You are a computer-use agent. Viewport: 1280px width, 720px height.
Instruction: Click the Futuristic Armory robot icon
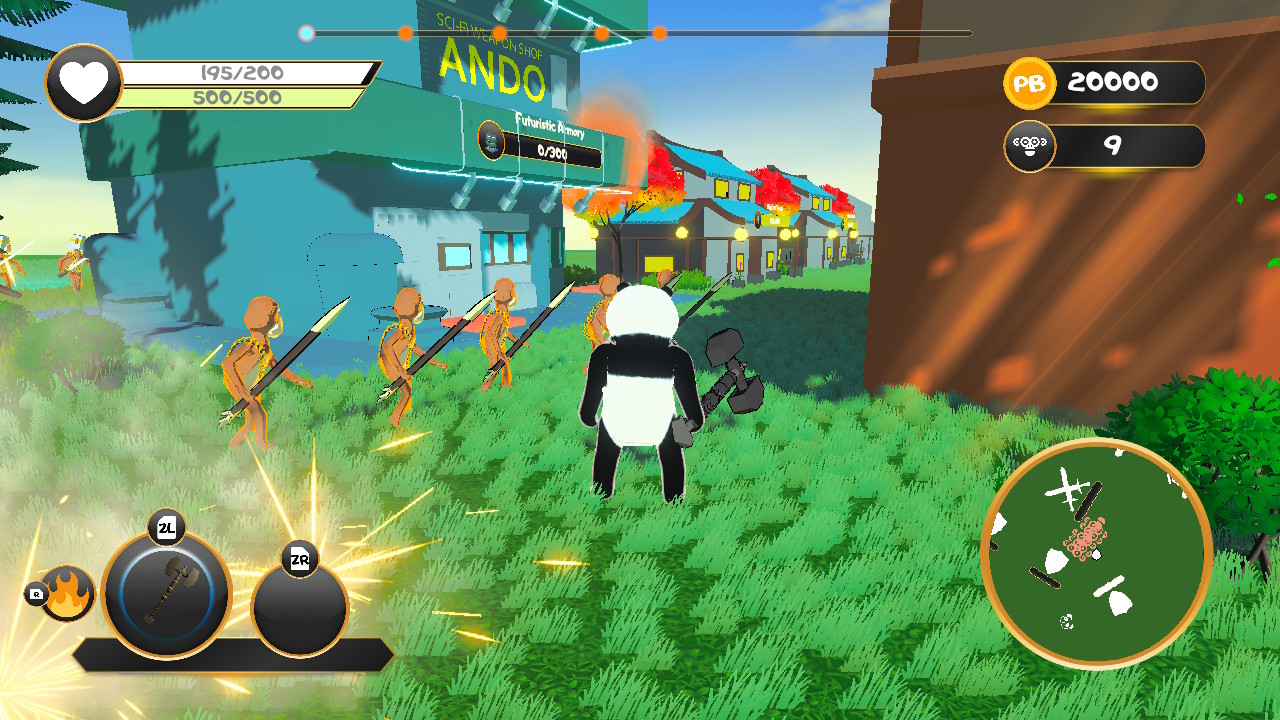click(x=492, y=139)
